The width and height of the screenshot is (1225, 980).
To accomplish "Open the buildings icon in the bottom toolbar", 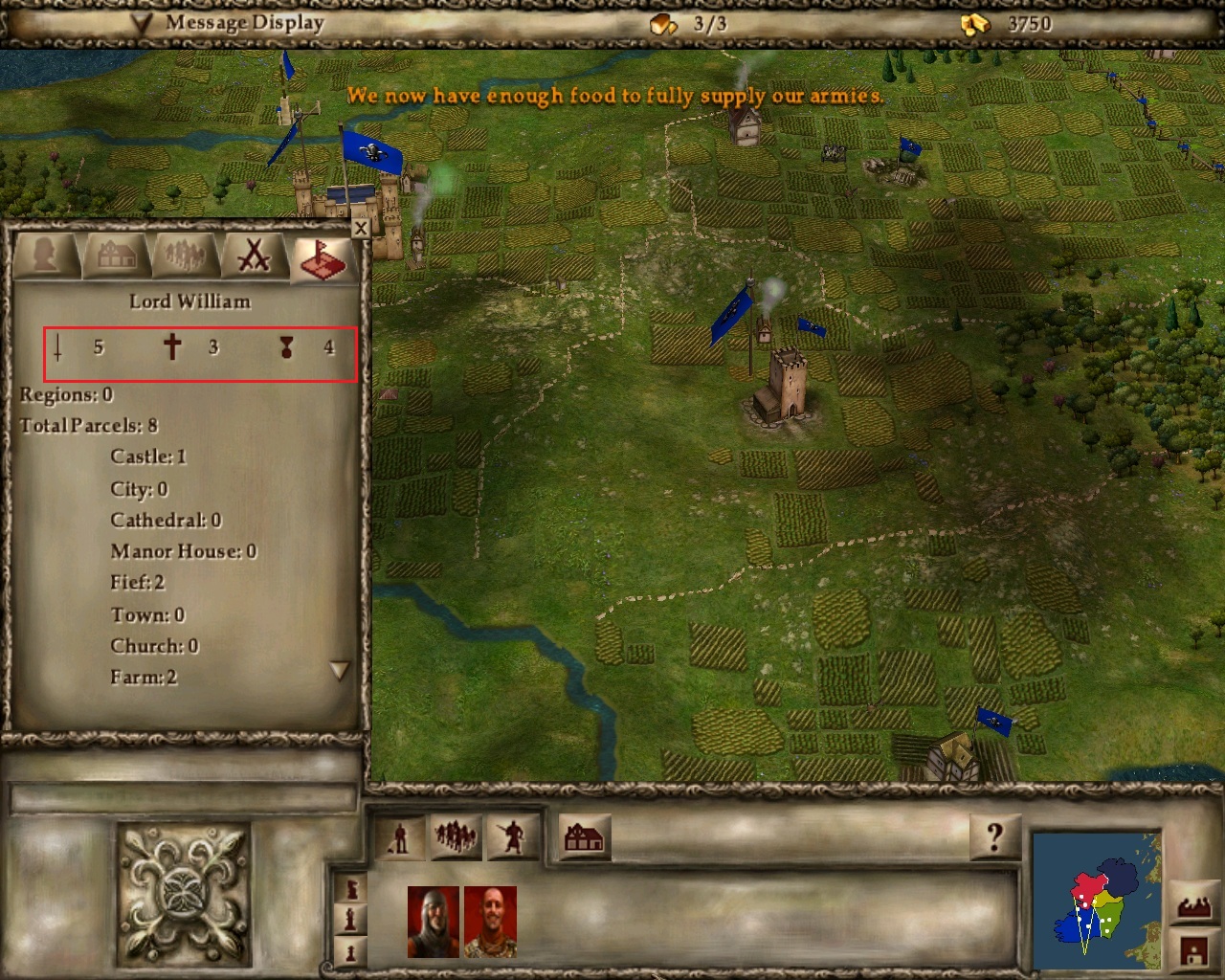I will [x=583, y=836].
